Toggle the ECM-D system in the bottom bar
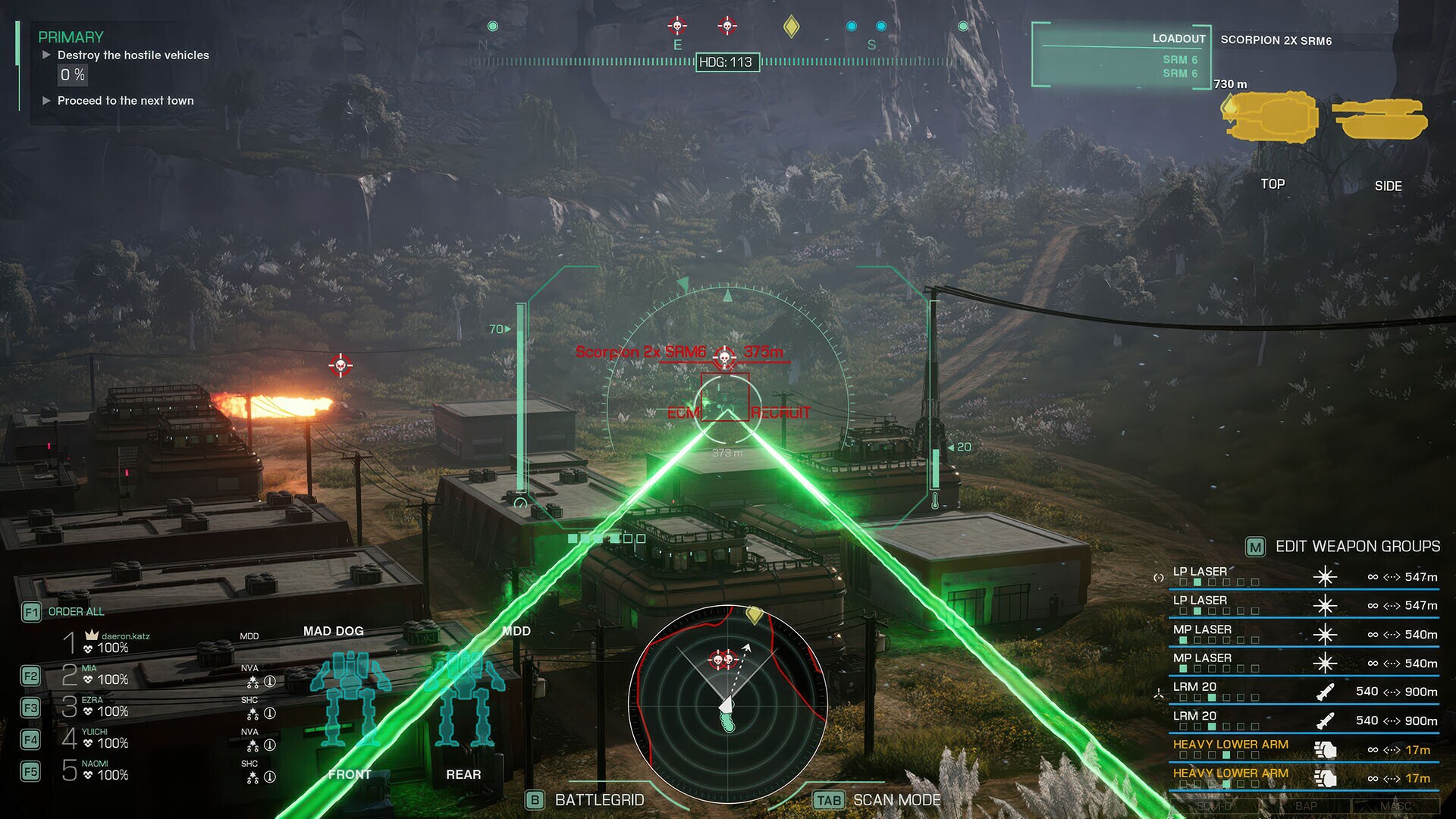Screen dimensions: 1456x819 1216,805
